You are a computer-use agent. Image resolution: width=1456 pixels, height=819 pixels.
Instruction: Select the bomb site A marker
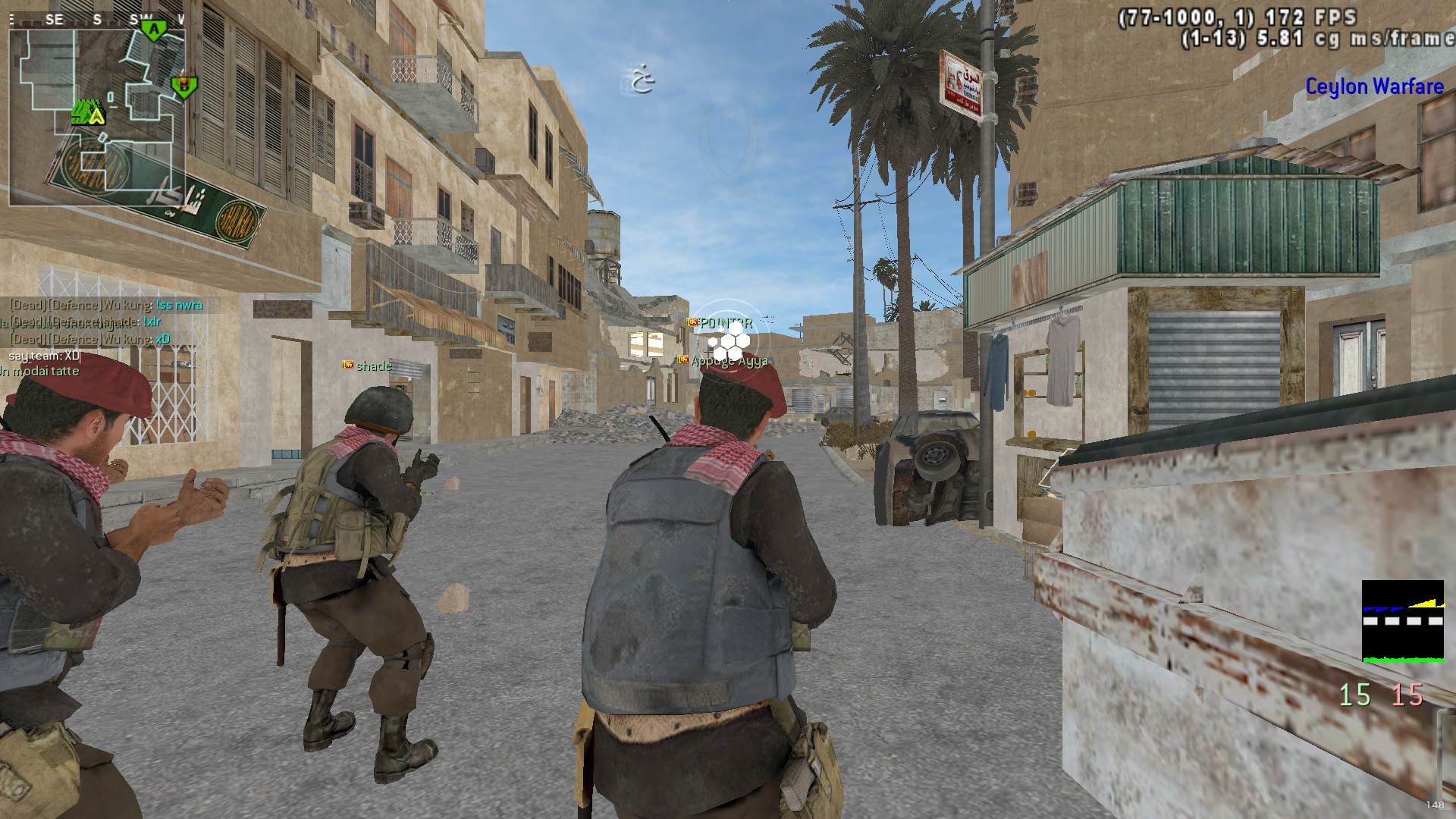click(154, 30)
